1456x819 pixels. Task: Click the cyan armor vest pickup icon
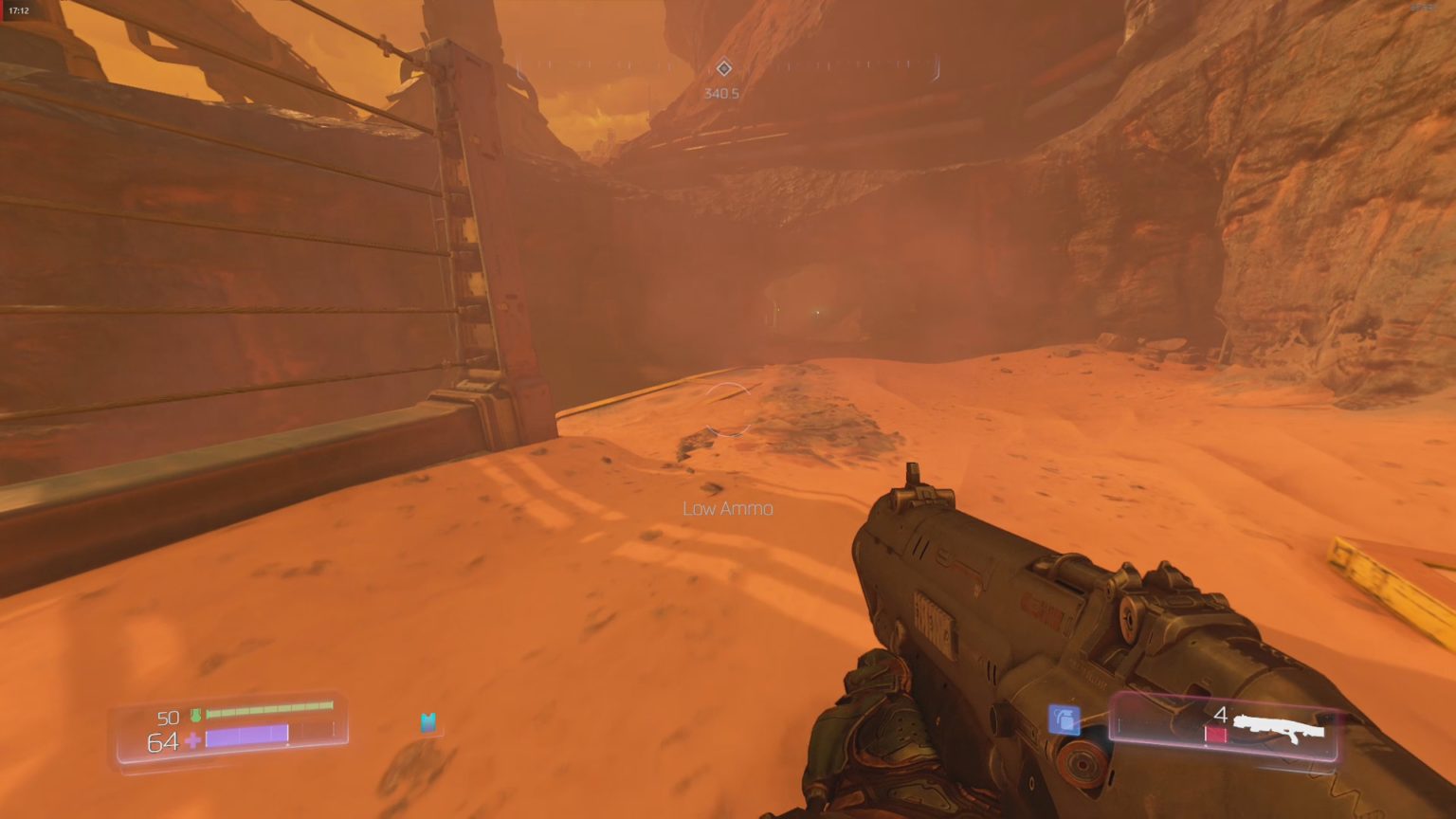click(428, 723)
